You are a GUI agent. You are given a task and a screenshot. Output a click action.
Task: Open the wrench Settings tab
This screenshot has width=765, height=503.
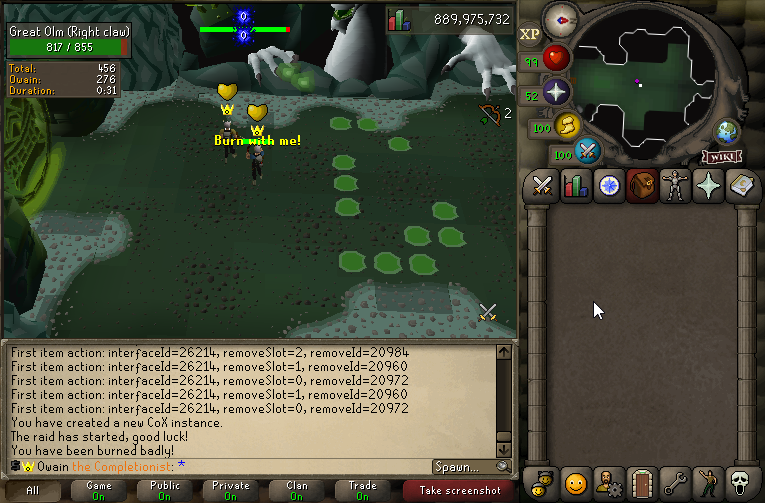click(675, 483)
